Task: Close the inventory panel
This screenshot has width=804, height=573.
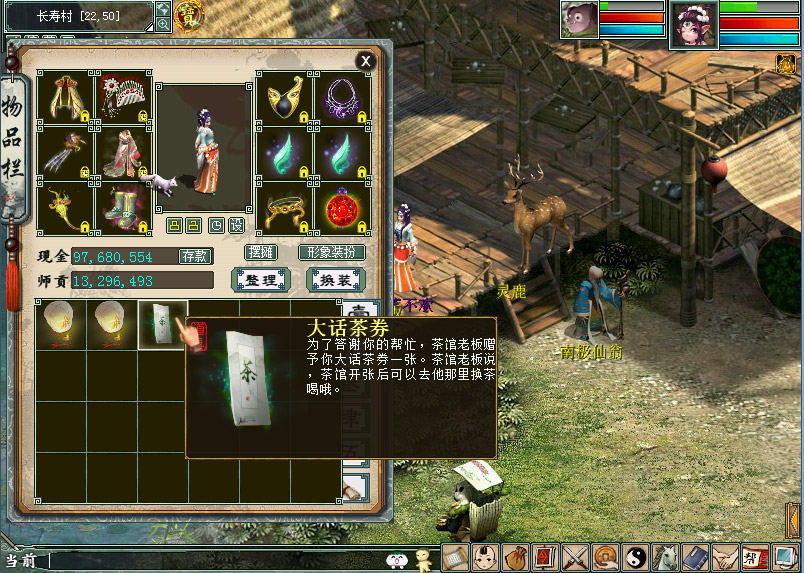Action: [366, 61]
